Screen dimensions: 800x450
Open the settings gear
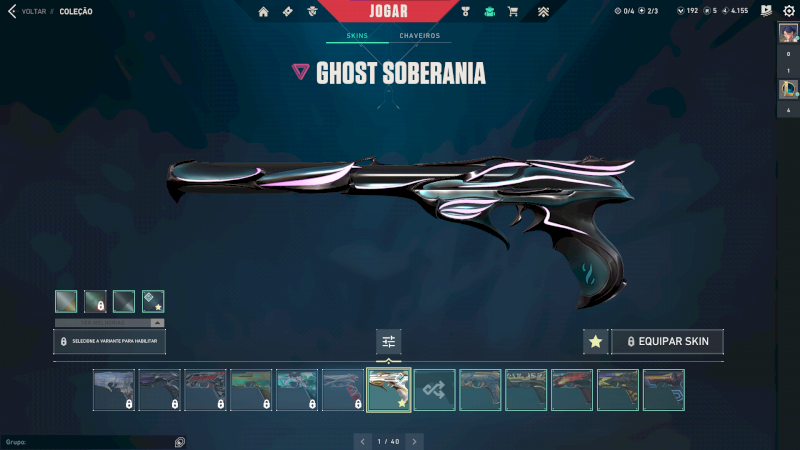click(788, 11)
